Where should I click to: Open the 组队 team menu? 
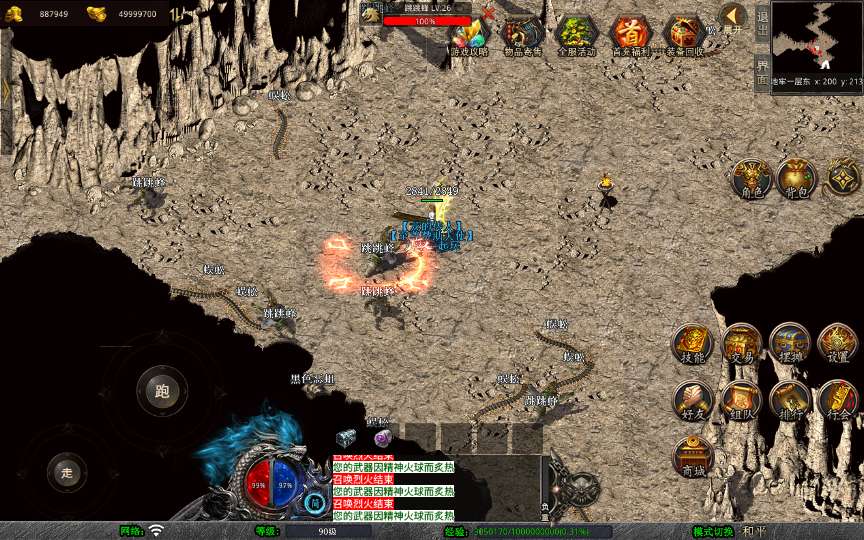tap(741, 399)
